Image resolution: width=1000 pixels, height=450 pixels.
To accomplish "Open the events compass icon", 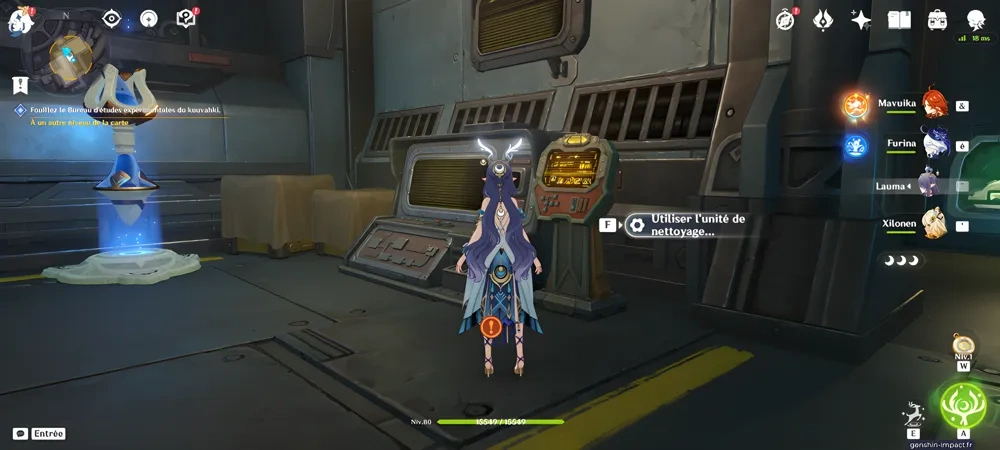I will pos(786,20).
